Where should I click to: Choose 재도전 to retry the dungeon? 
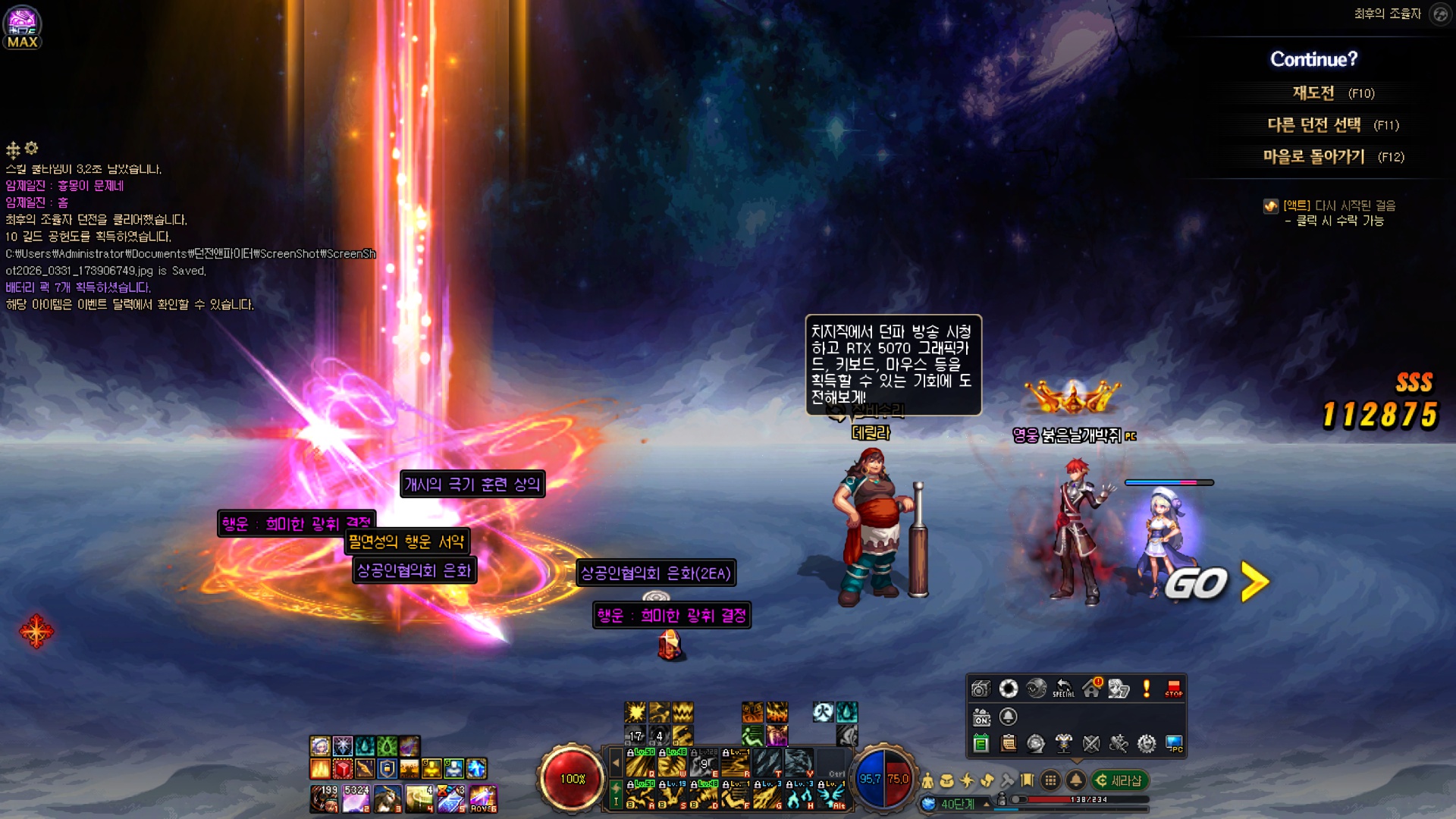1313,93
